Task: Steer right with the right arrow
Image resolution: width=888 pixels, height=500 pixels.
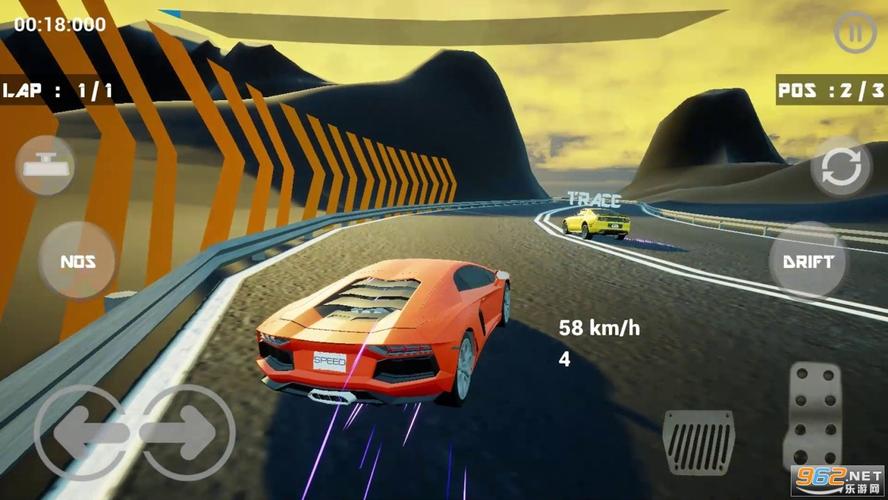Action: (x=186, y=432)
